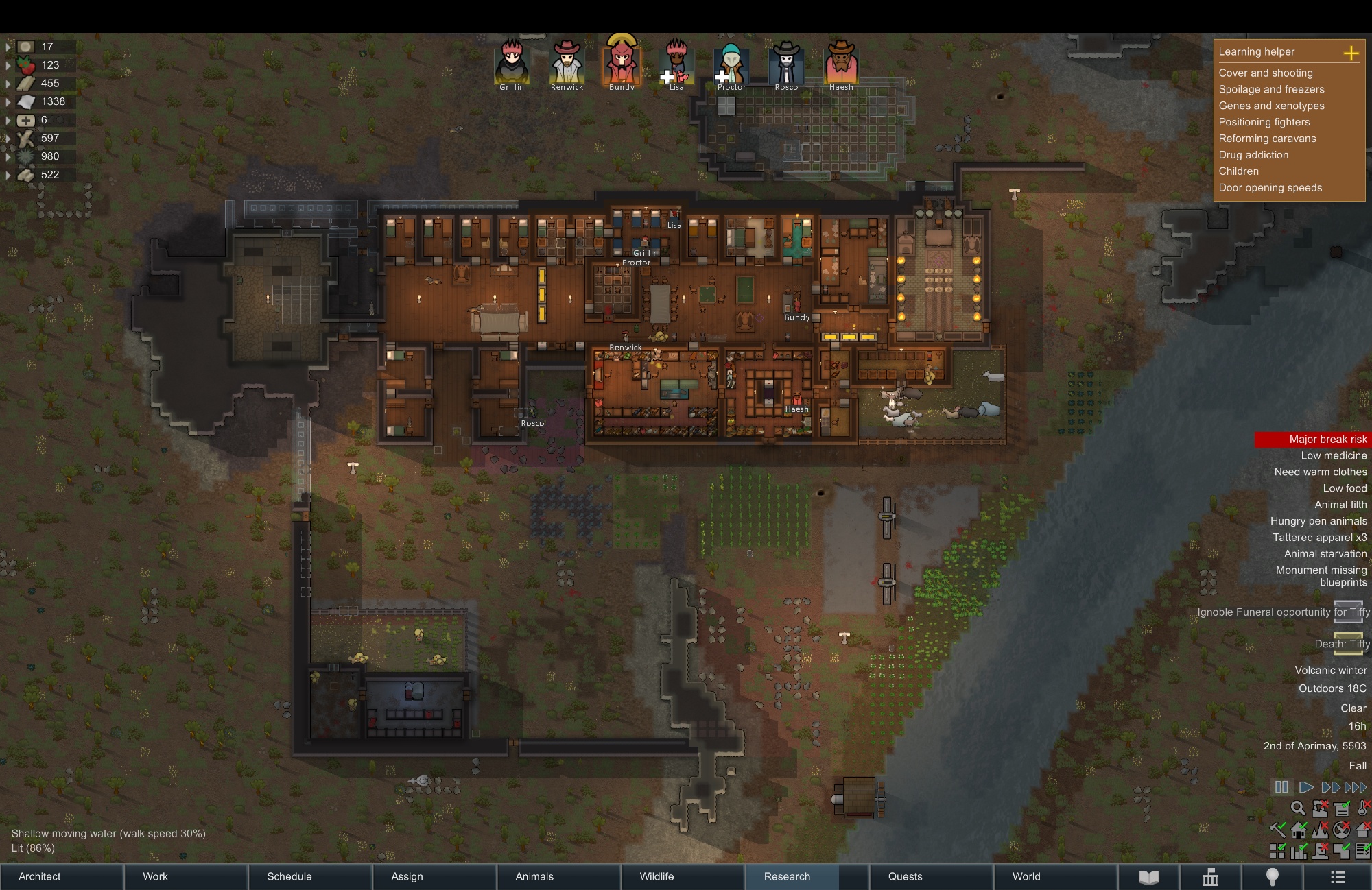Screen dimensions: 1372x890
Task: Select colonist Haesh's portrait
Action: pyautogui.click(x=841, y=63)
